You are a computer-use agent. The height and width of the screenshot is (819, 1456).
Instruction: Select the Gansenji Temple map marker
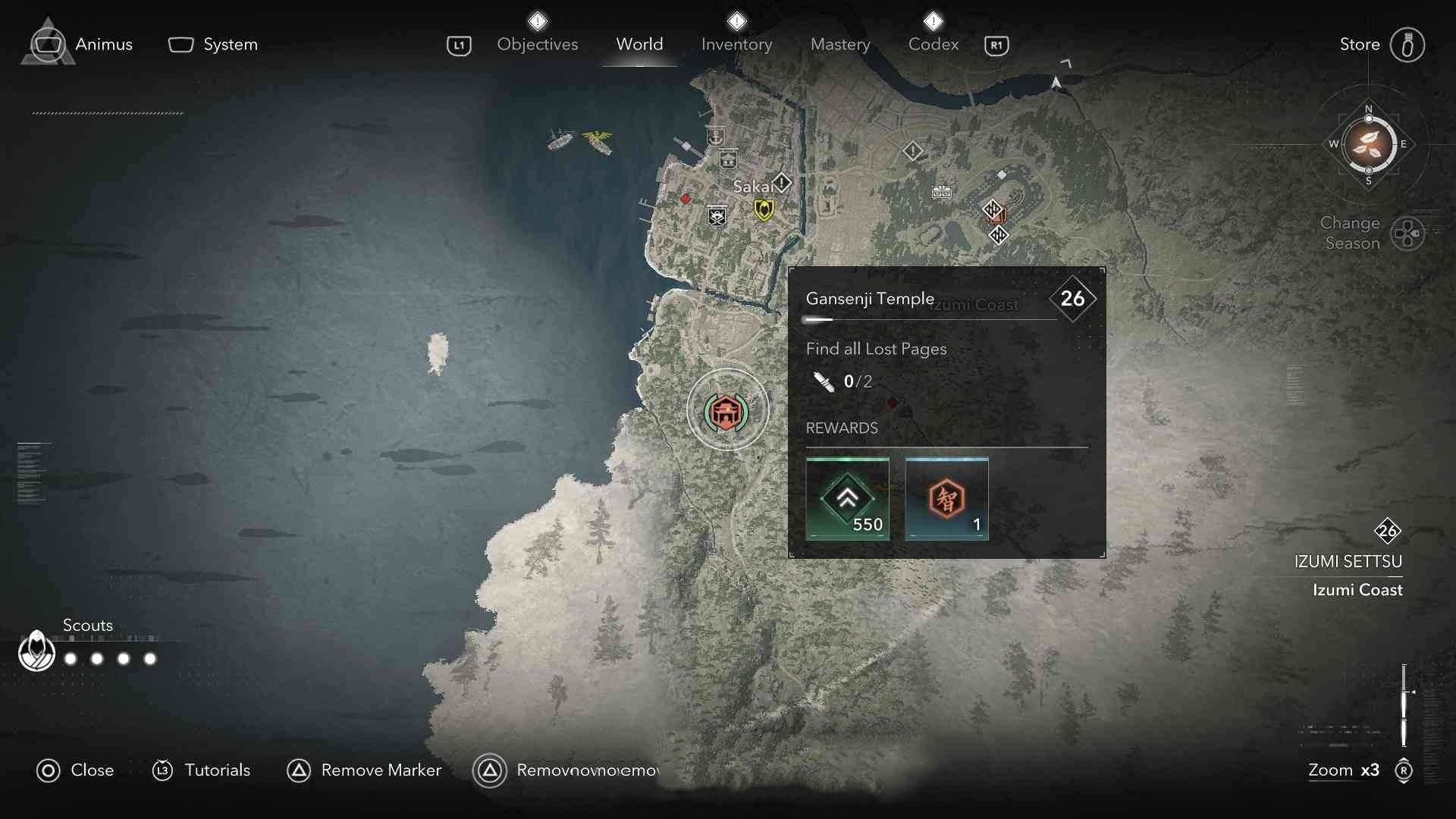tap(726, 411)
